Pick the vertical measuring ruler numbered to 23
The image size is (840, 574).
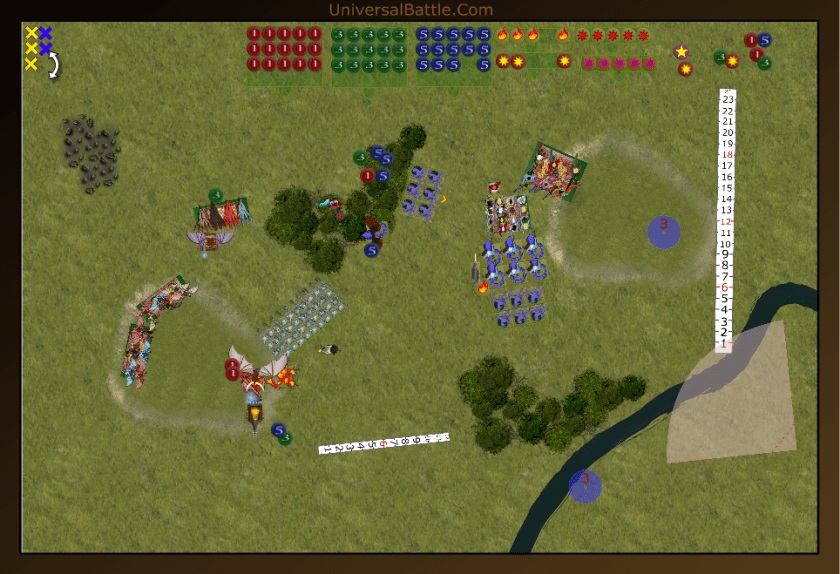[x=727, y=220]
